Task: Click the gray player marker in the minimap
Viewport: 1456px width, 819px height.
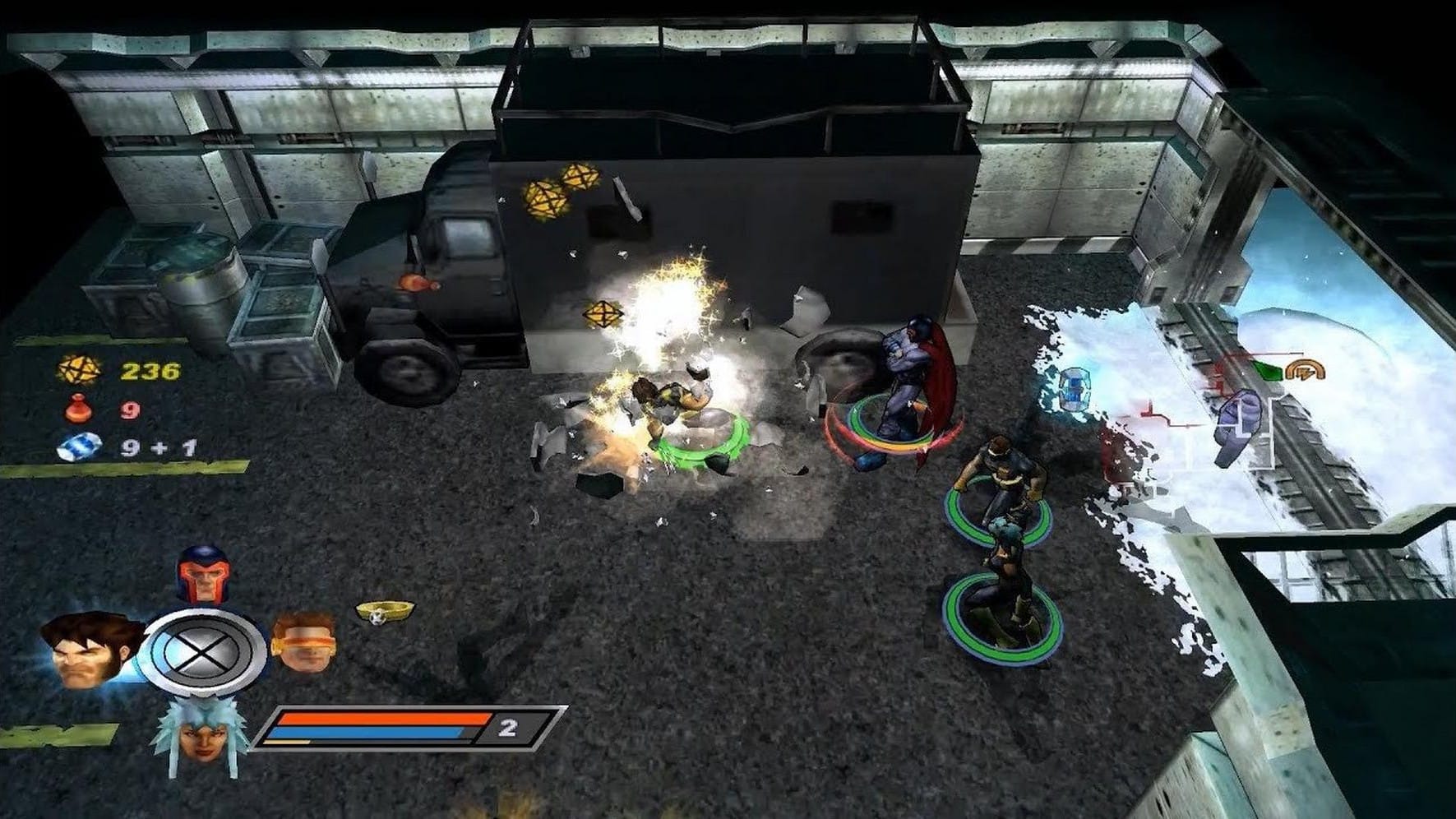Action: click(x=1241, y=424)
